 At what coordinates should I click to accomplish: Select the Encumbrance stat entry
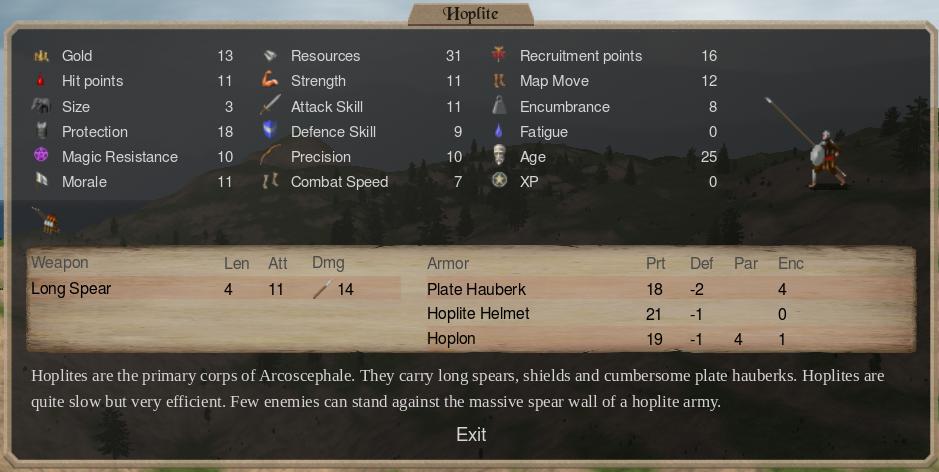coord(564,107)
